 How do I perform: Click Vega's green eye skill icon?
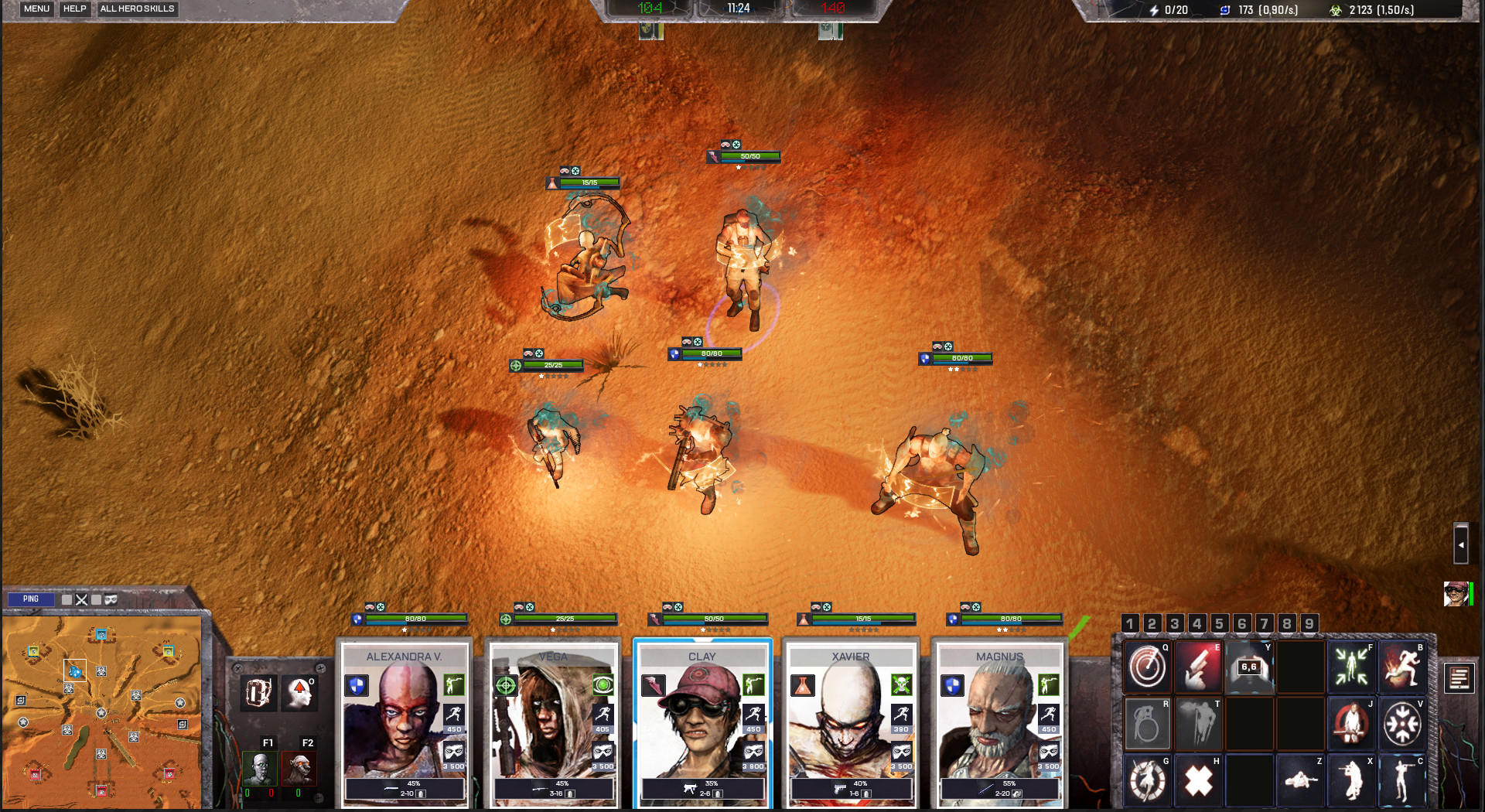(x=602, y=686)
